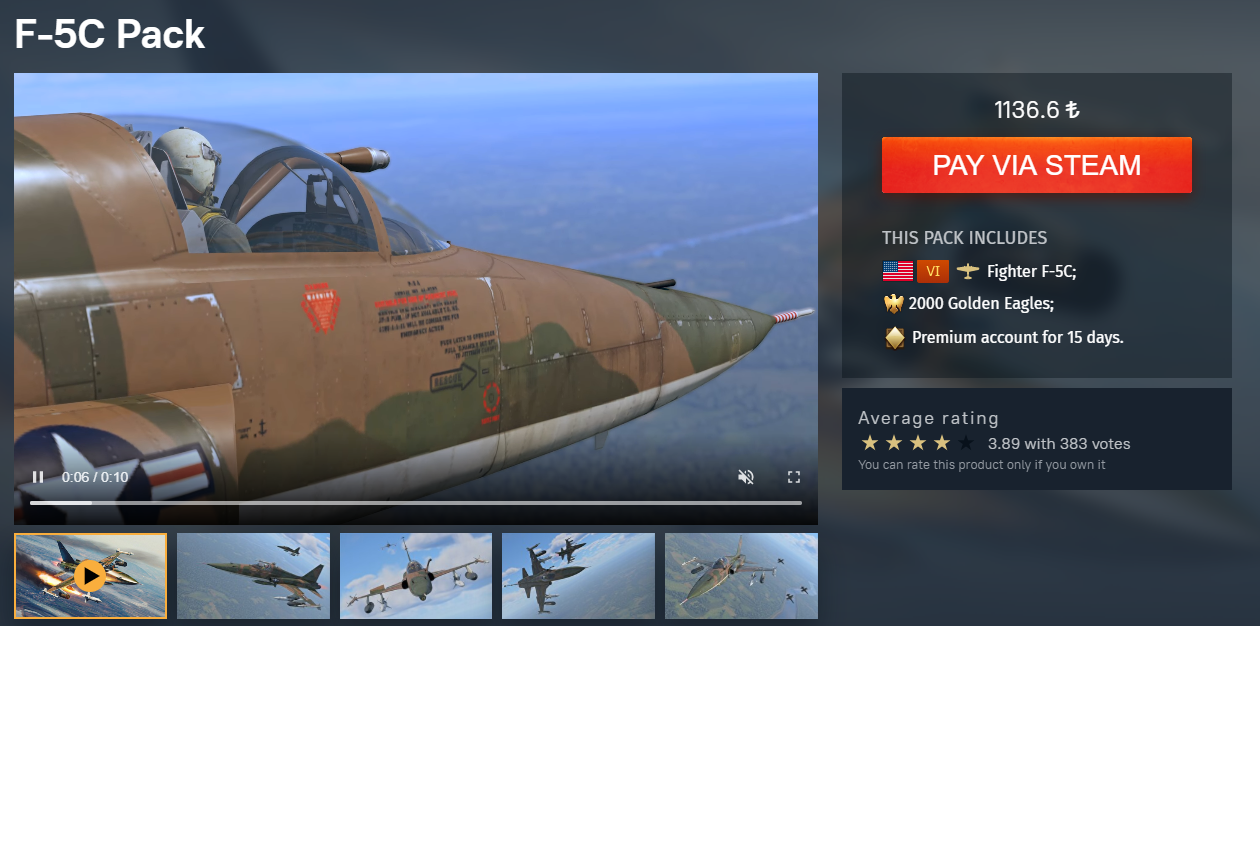Image resolution: width=1260 pixels, height=852 pixels.
Task: Pause the F-5C trailer video
Action: click(38, 477)
